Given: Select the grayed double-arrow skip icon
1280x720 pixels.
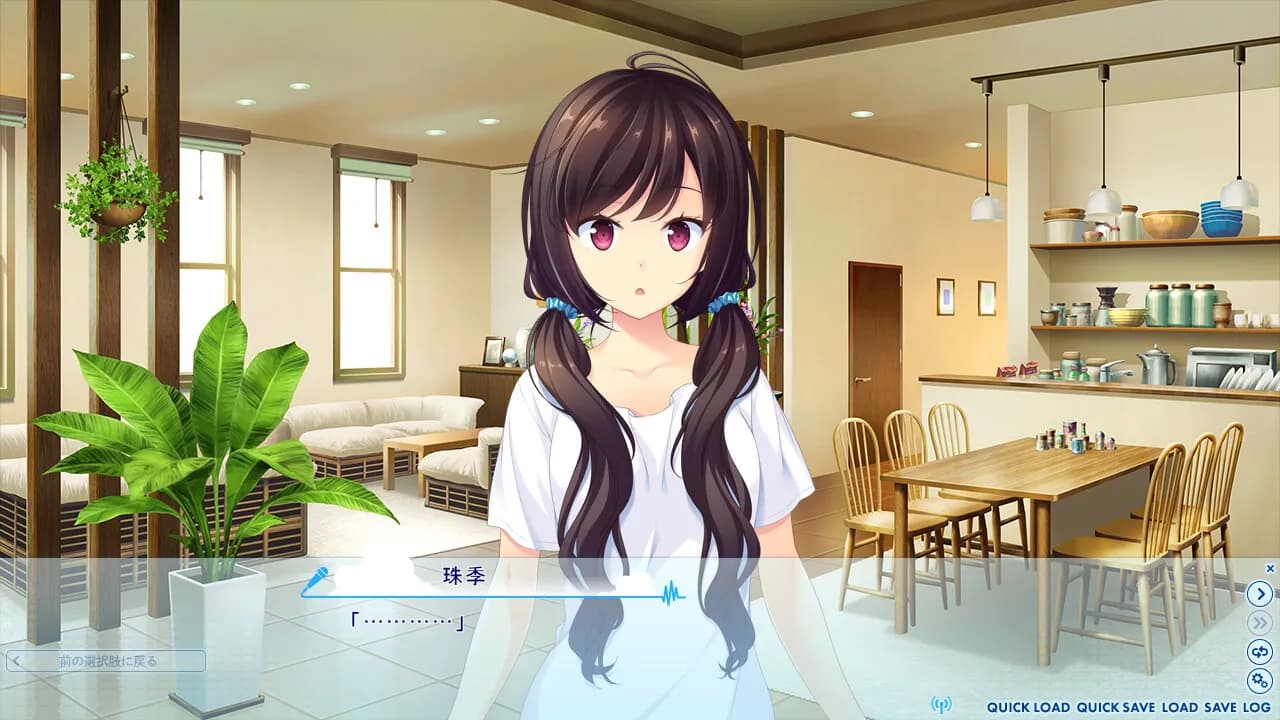Looking at the screenshot, I should (1261, 622).
